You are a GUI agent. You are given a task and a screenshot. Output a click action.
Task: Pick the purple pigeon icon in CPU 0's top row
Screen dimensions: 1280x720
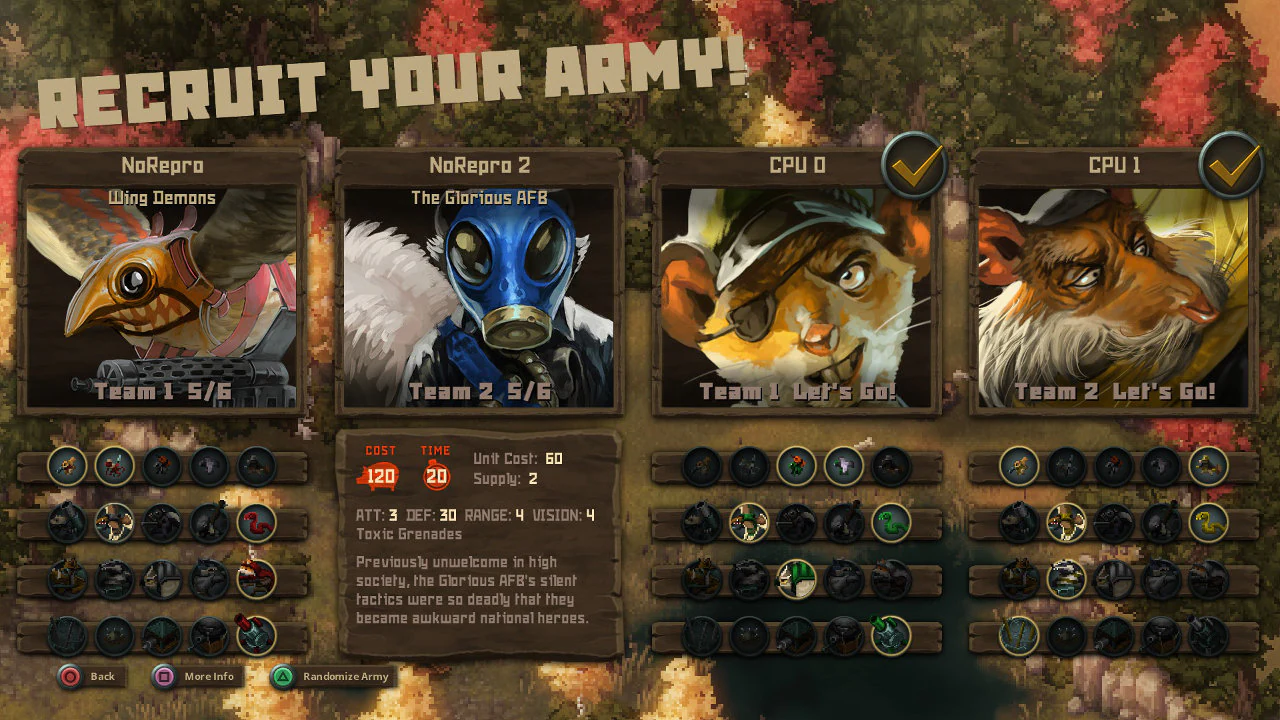tap(841, 464)
